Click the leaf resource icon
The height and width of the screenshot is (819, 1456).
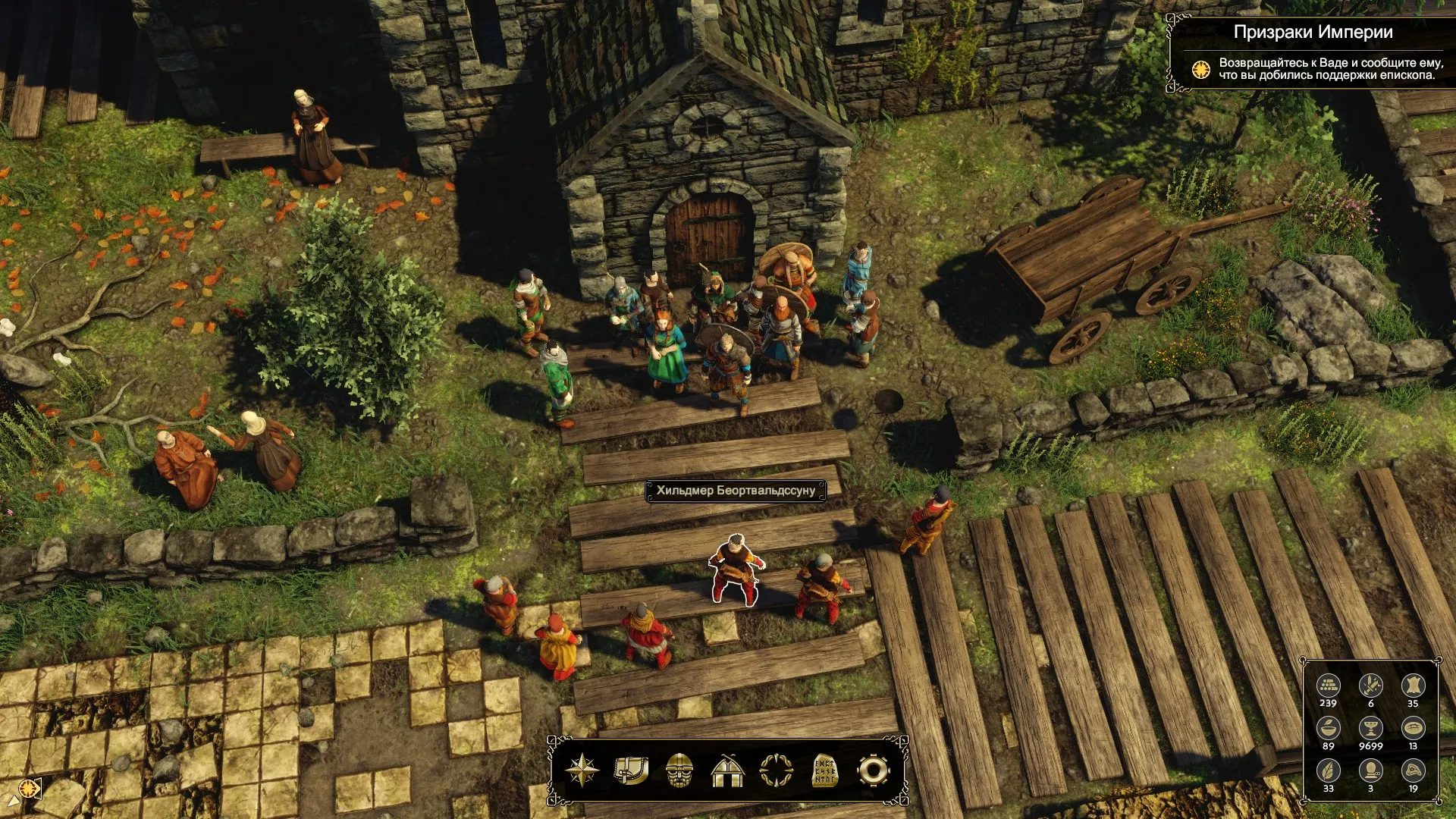click(x=1328, y=771)
